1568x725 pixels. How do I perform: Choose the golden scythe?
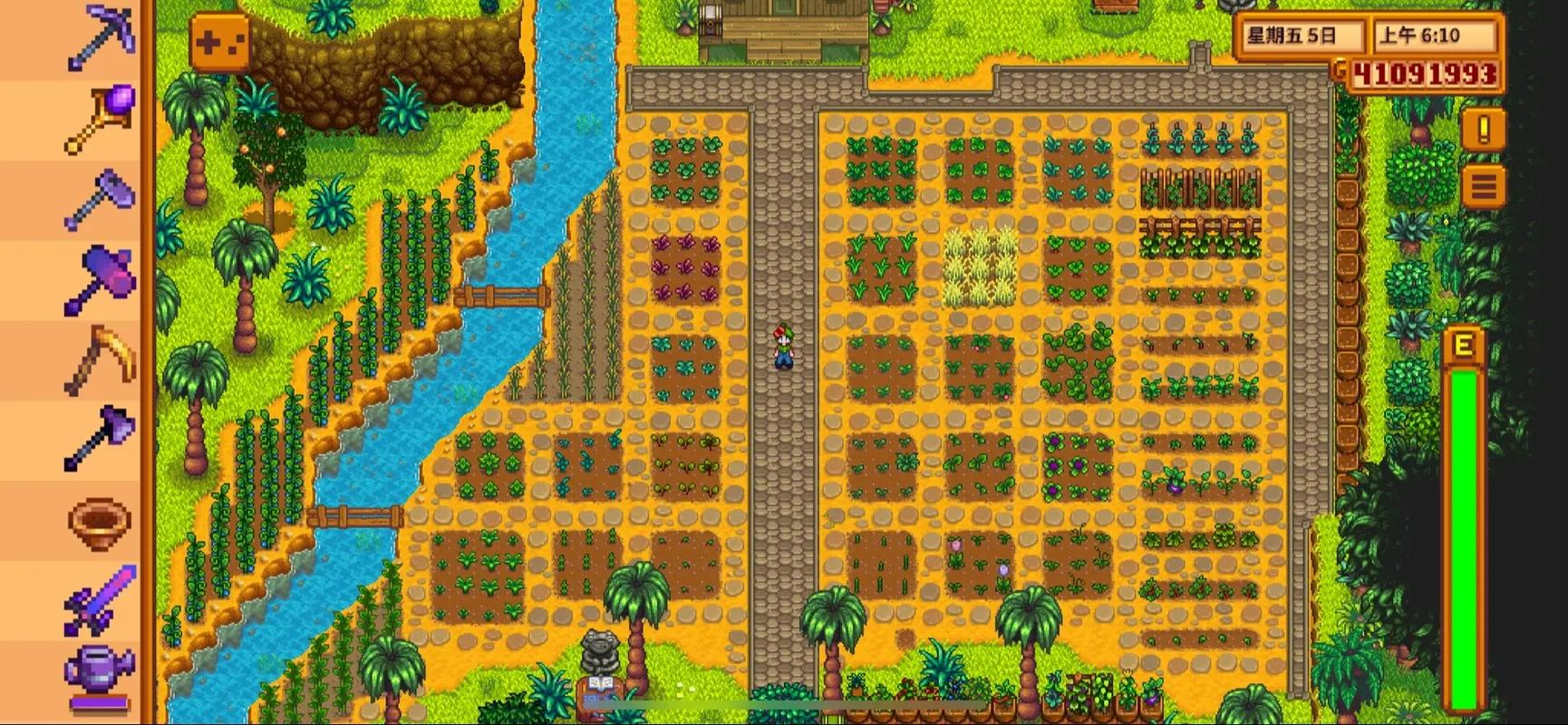[x=100, y=359]
